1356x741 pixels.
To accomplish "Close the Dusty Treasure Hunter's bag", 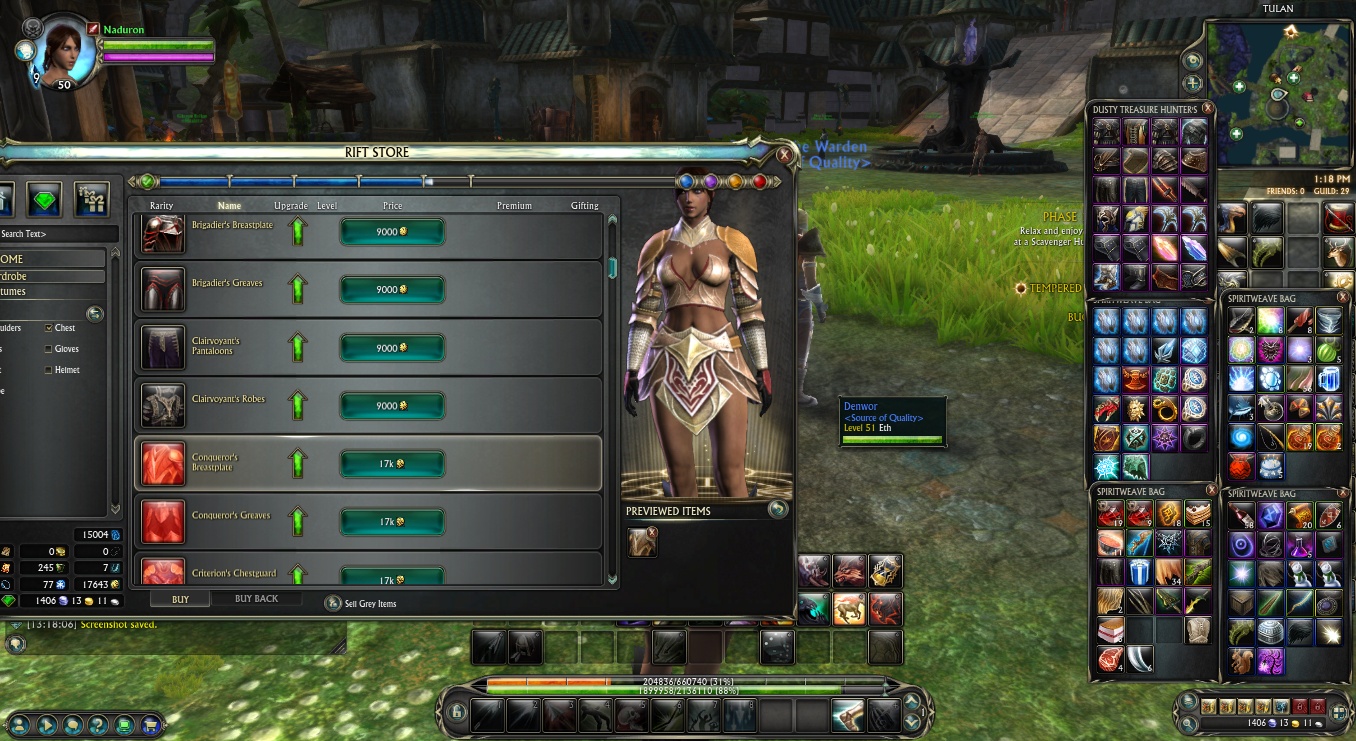I will click(1207, 108).
